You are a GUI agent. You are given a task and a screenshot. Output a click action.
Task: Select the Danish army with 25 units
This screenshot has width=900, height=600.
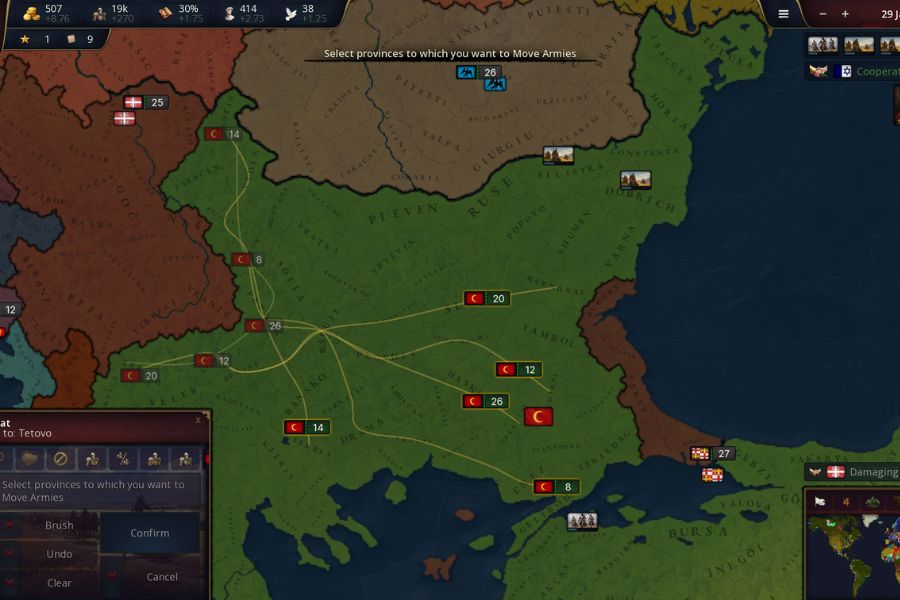pos(145,102)
